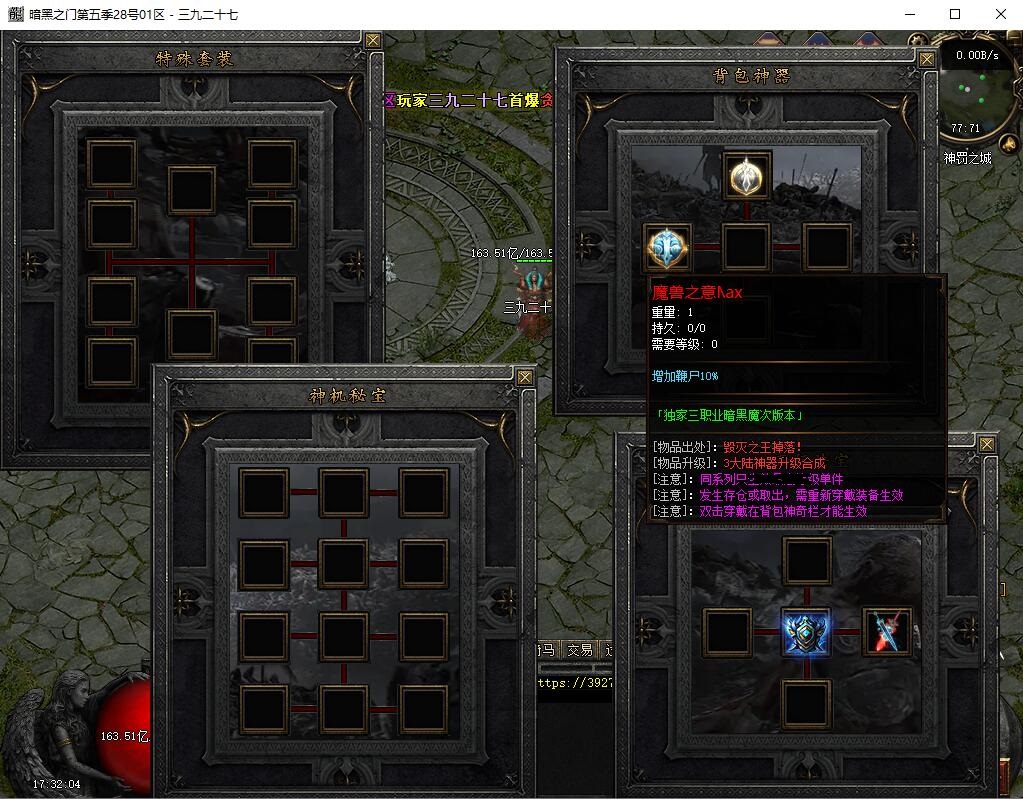Select the blue glowing artifact orb slot
Viewport: 1023px width, 799px height.
point(666,247)
